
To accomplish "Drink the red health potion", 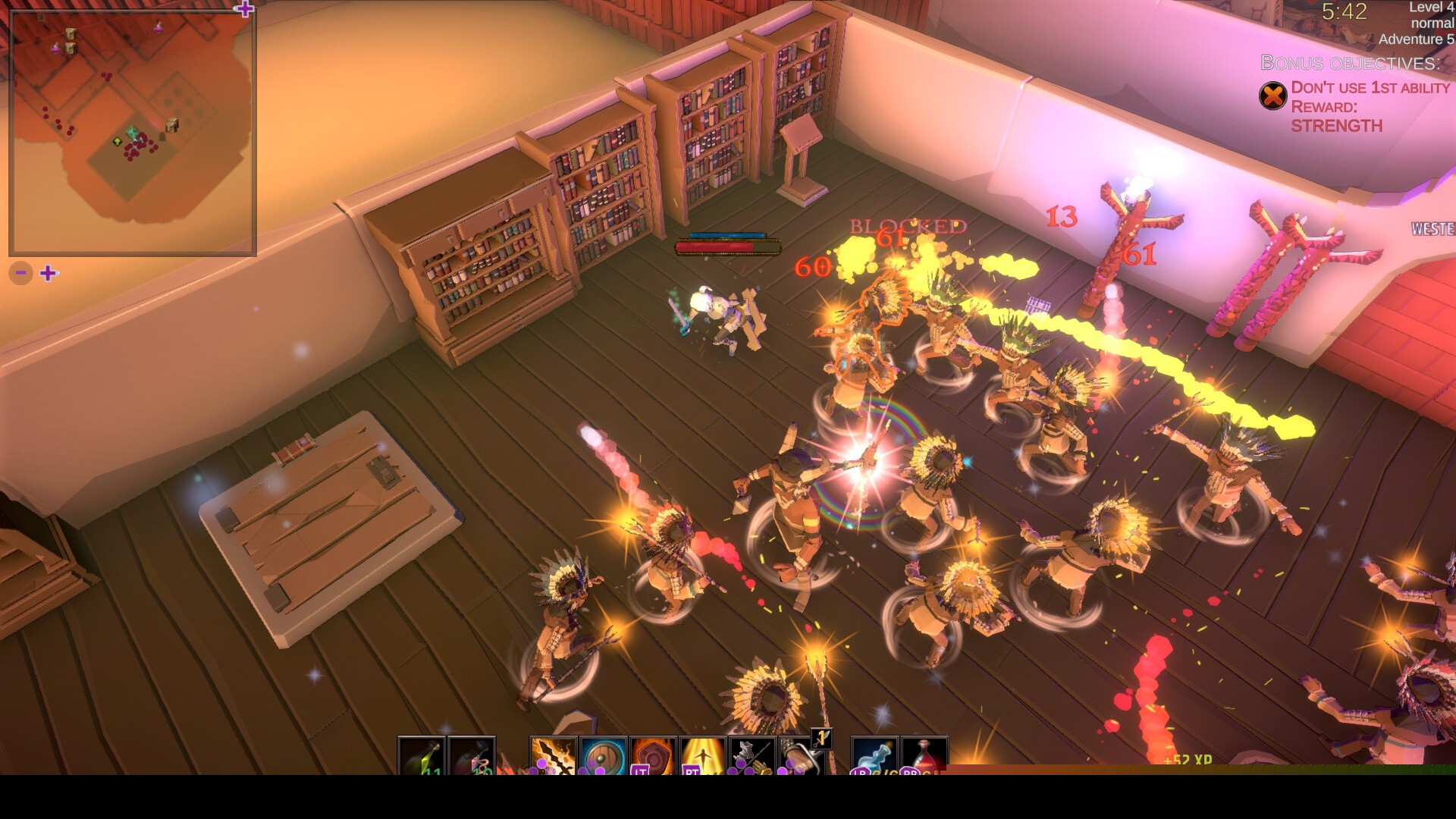I will [924, 756].
